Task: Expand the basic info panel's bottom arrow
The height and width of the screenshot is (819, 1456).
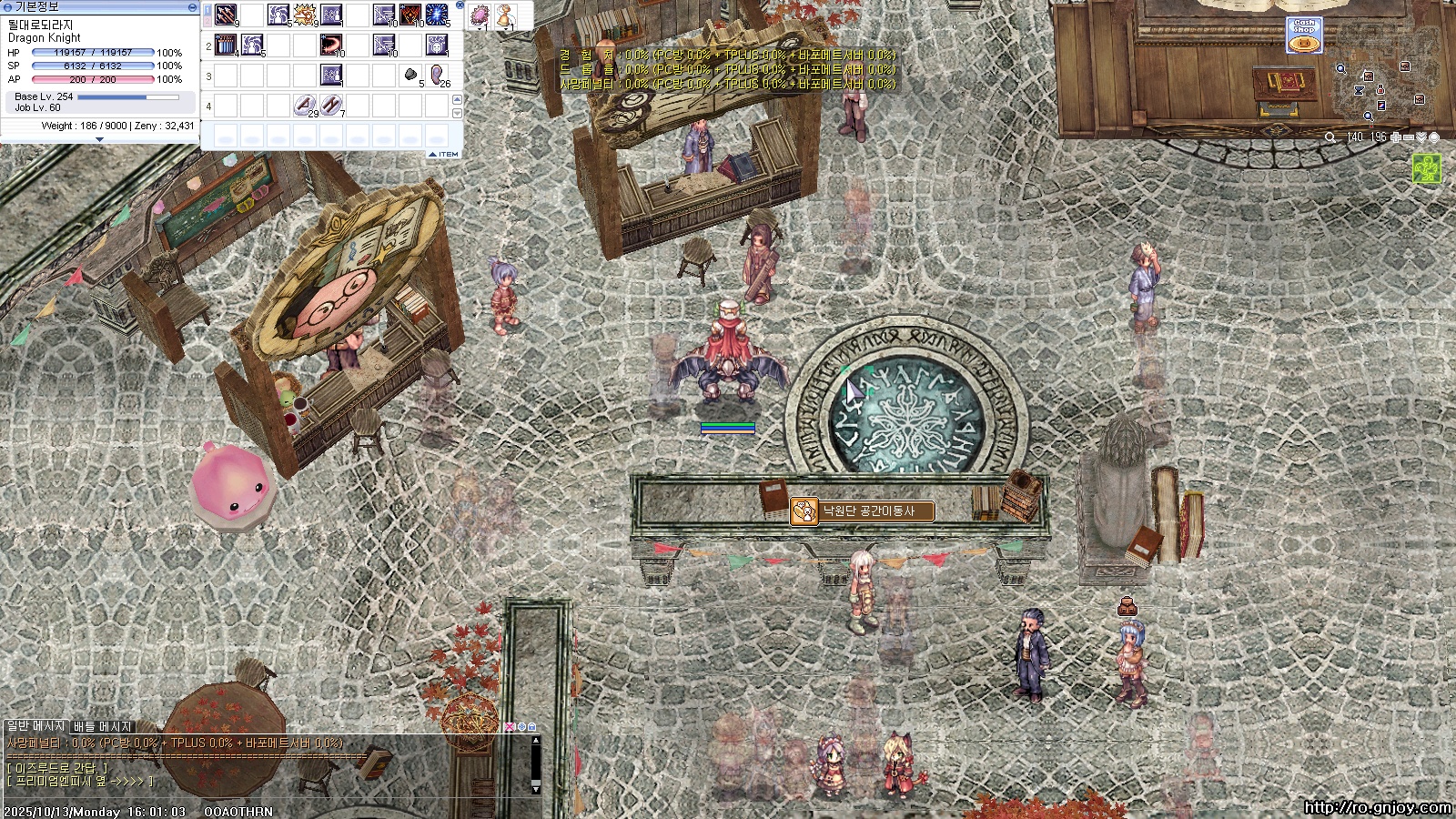Action: (x=99, y=139)
